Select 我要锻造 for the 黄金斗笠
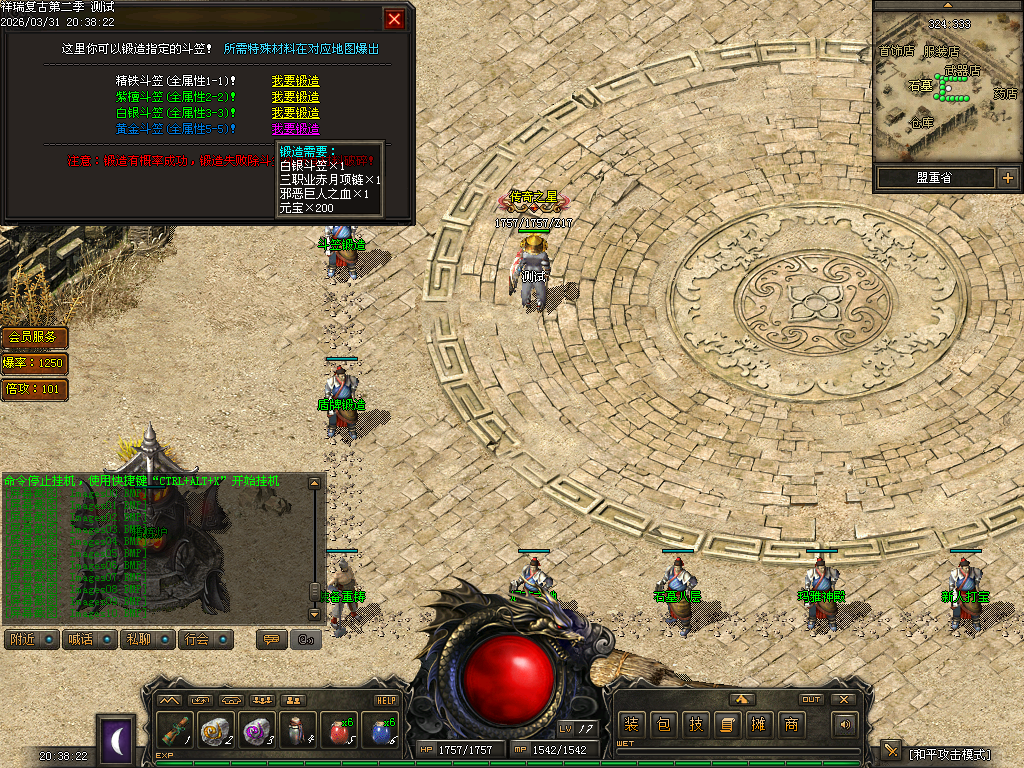The height and width of the screenshot is (768, 1024). coord(295,129)
